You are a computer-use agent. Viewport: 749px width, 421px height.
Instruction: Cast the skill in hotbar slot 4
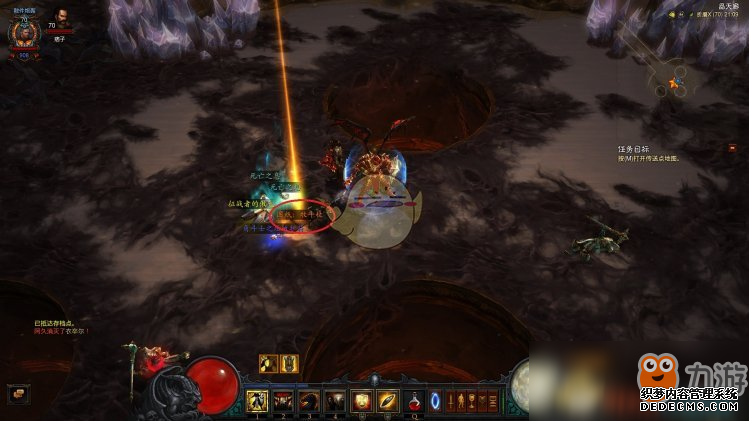tap(335, 401)
